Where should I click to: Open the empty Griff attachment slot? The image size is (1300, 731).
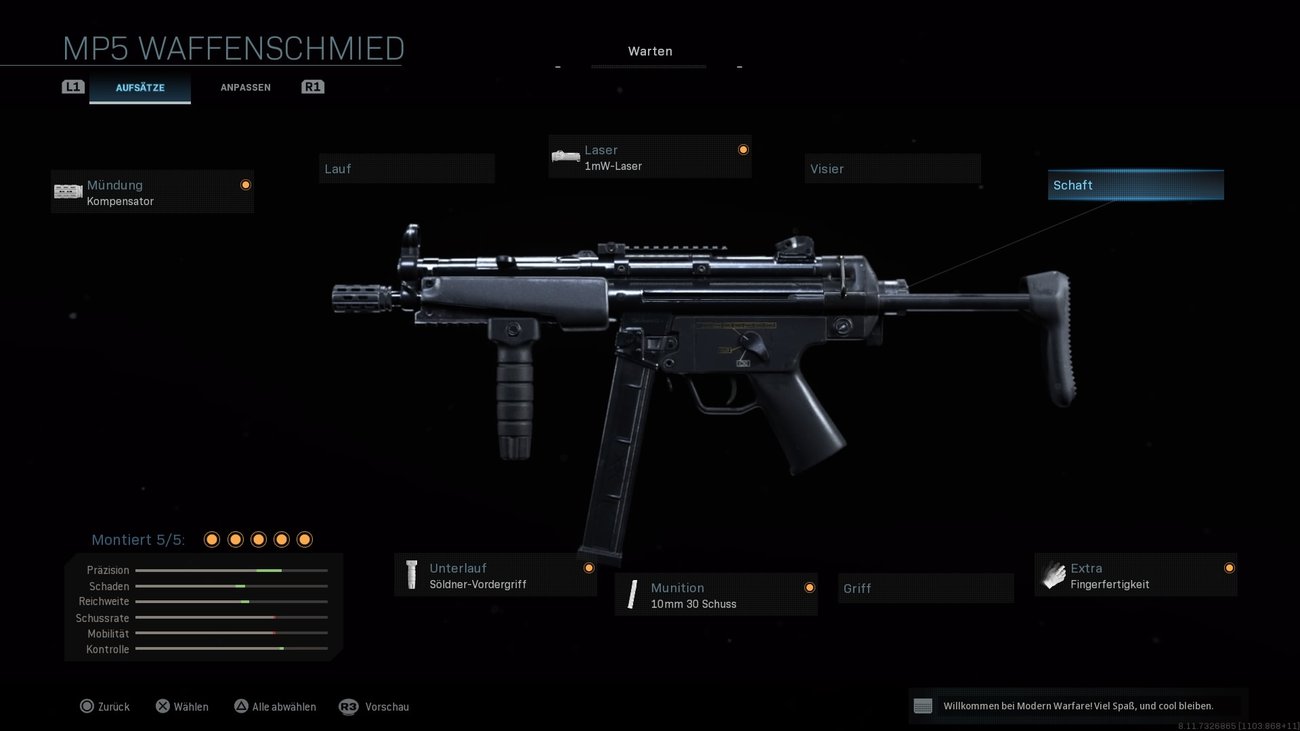click(x=925, y=588)
